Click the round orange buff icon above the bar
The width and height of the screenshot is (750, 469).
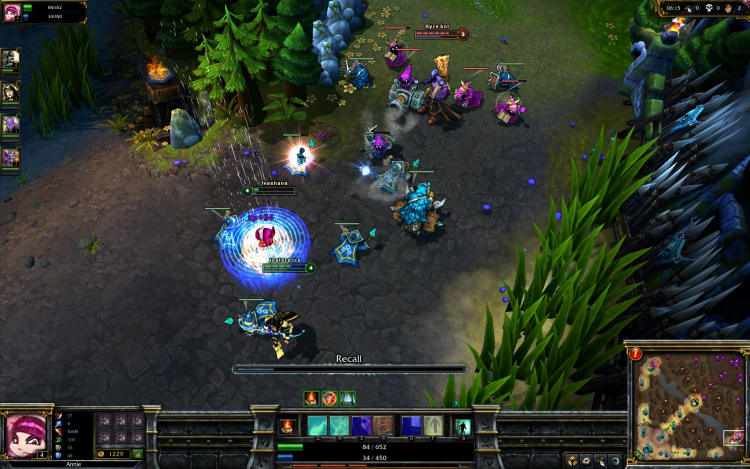[329, 398]
